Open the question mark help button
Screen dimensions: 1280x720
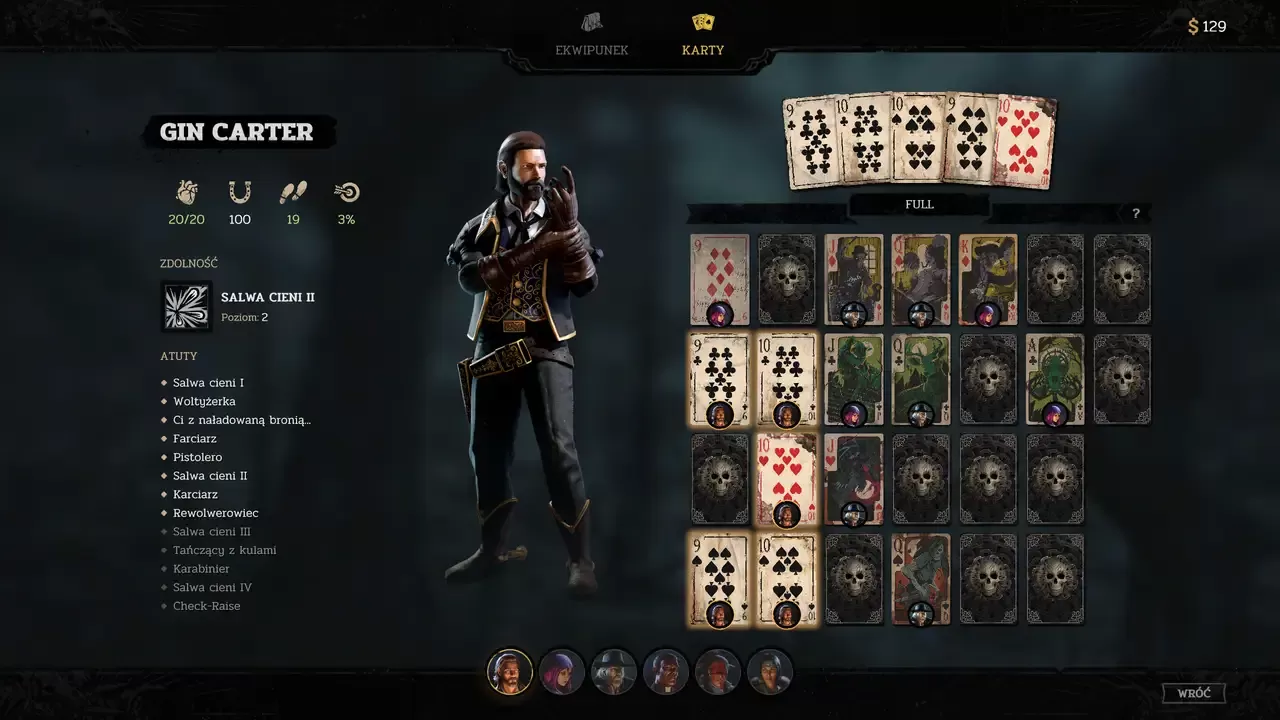point(1135,213)
